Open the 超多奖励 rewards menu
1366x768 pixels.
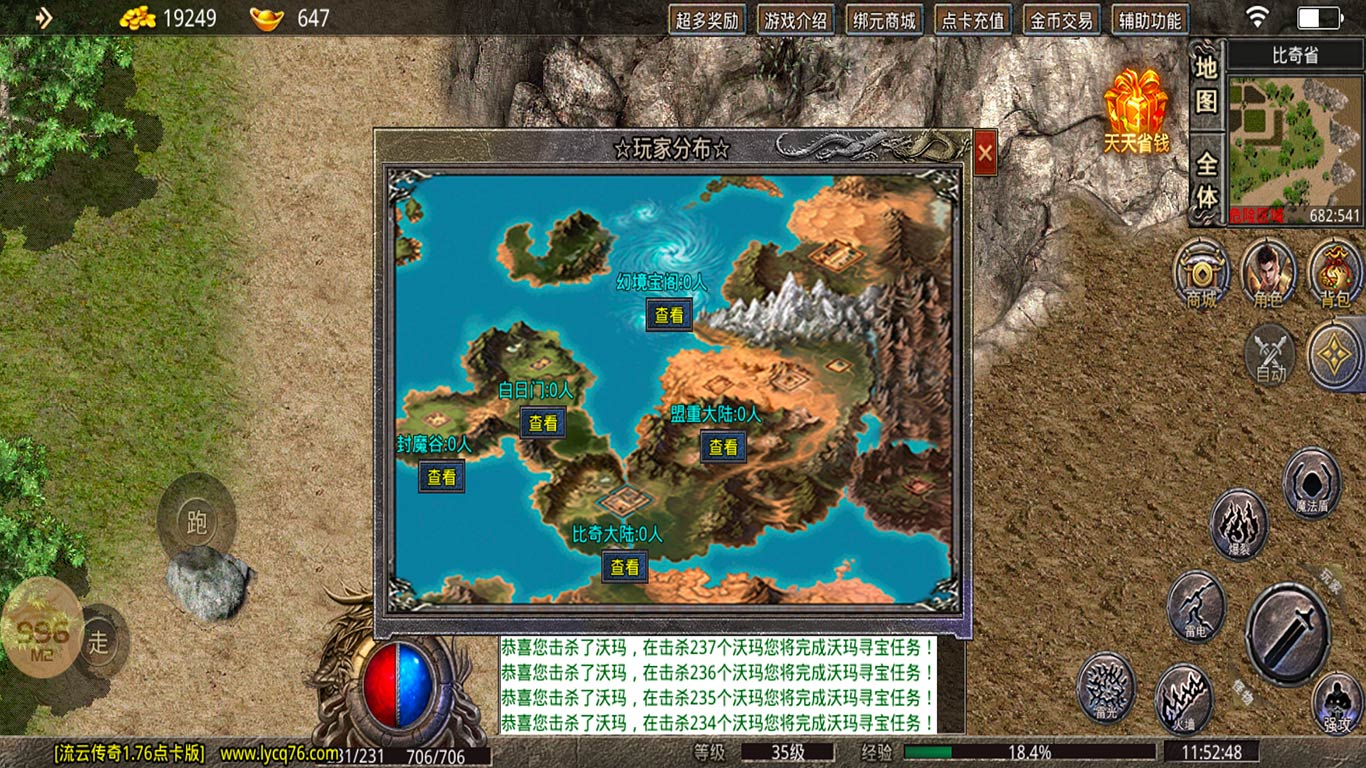(707, 20)
